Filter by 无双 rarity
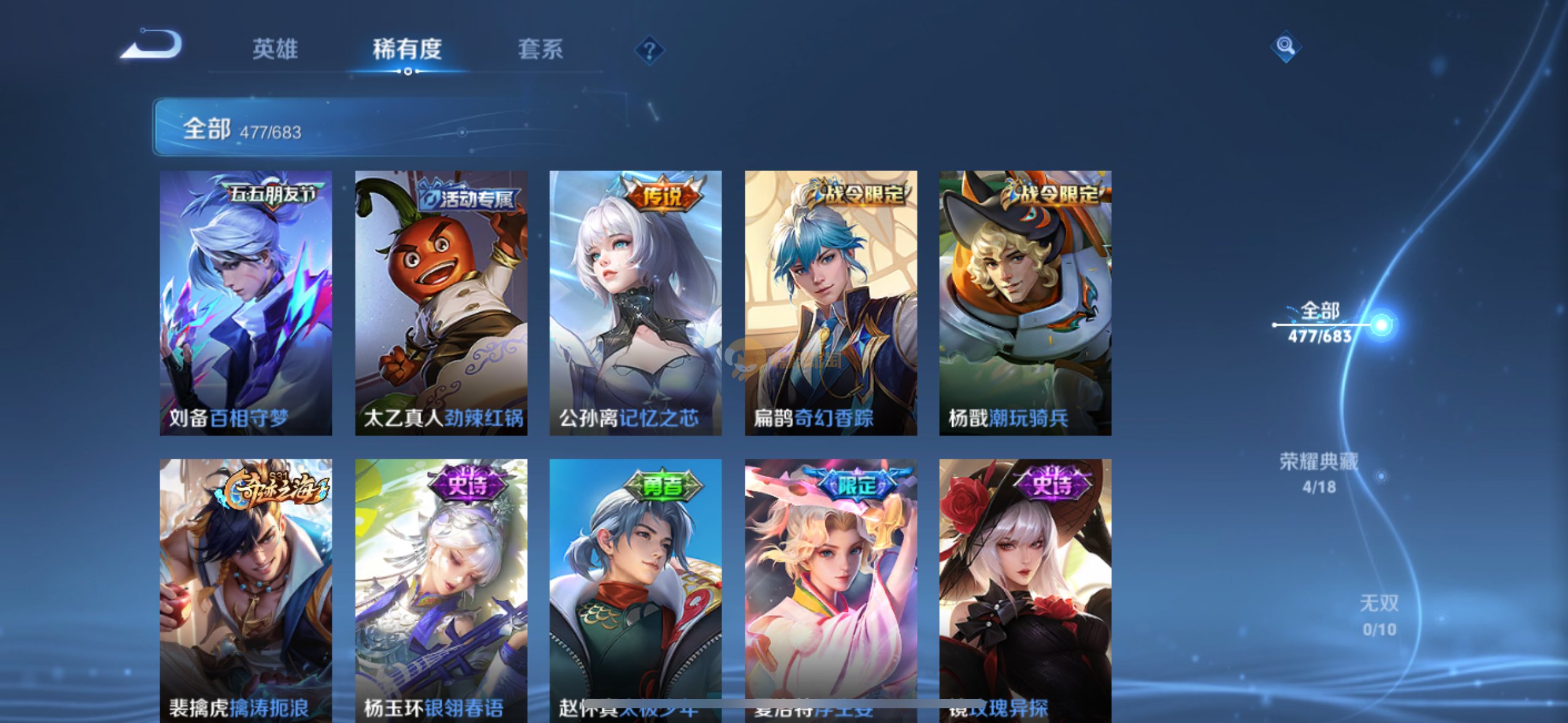The height and width of the screenshot is (723, 1568). point(1378,615)
